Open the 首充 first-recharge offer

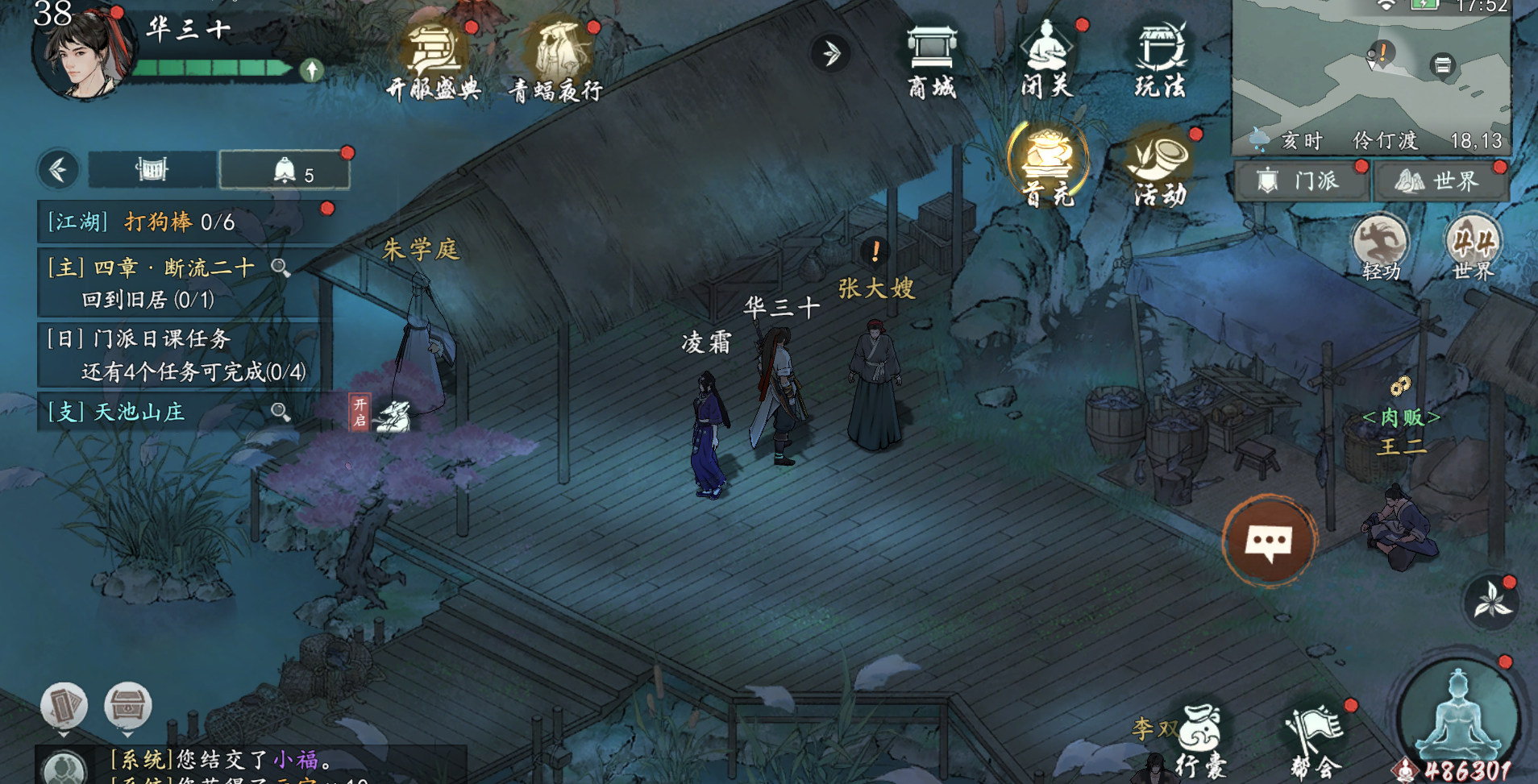click(1047, 166)
